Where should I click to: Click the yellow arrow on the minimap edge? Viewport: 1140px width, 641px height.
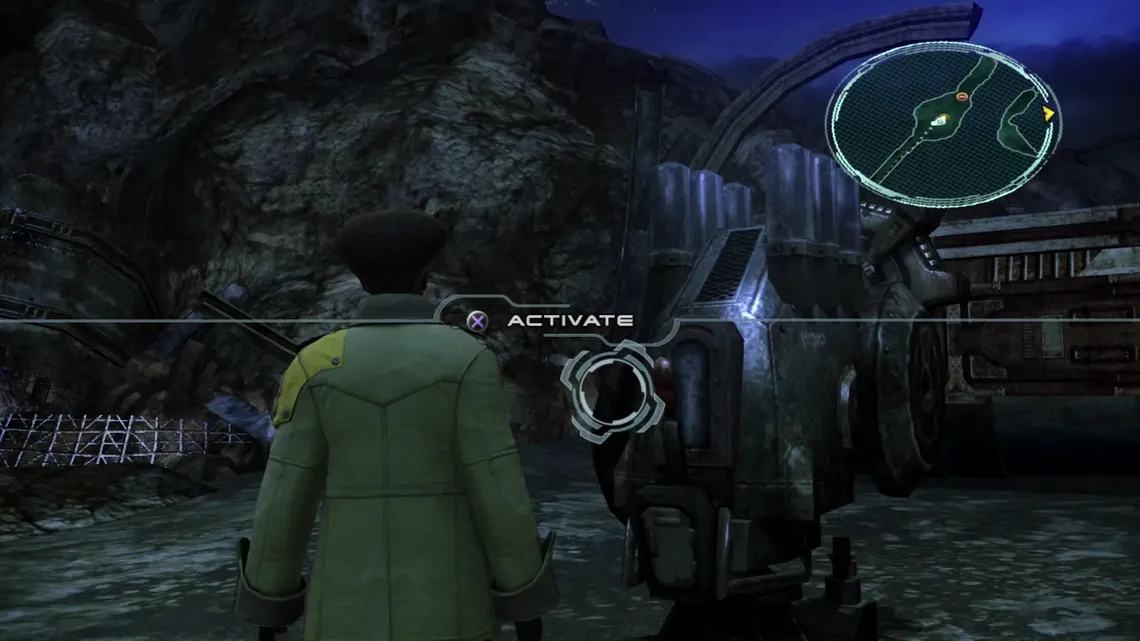point(1047,114)
